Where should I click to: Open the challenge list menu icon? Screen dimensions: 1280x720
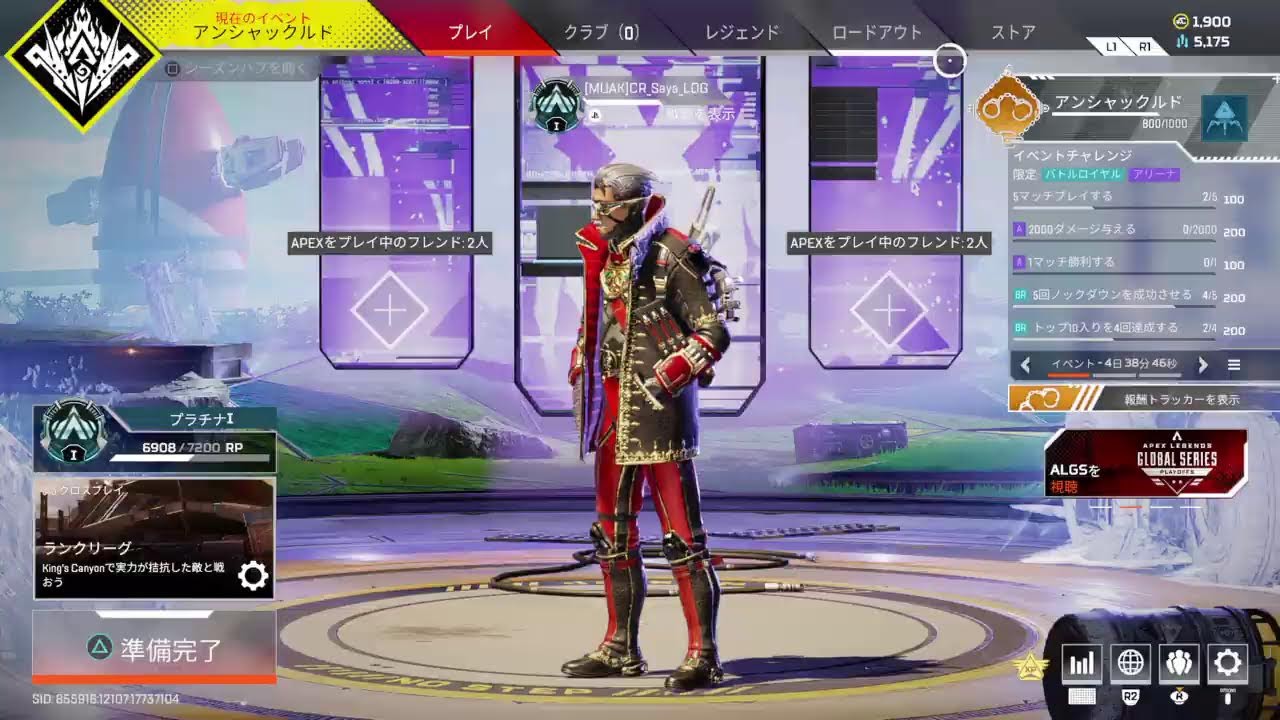pos(1234,365)
